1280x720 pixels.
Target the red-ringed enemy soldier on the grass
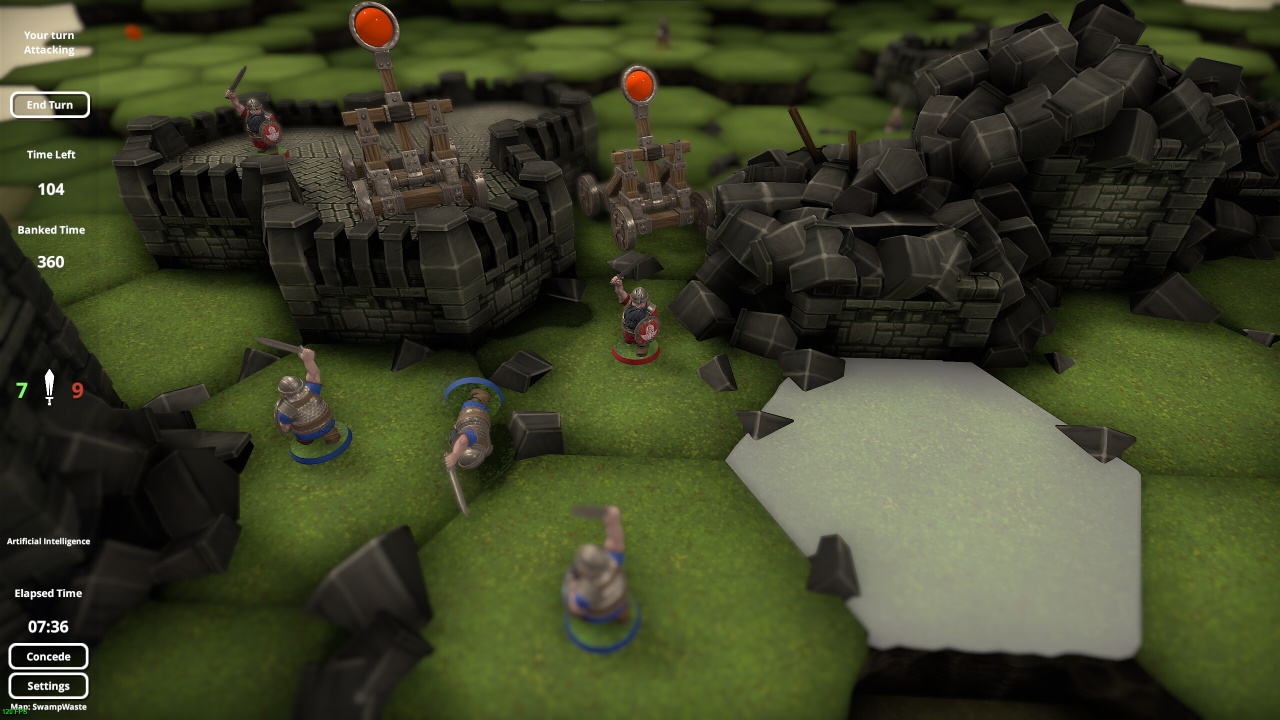point(637,320)
